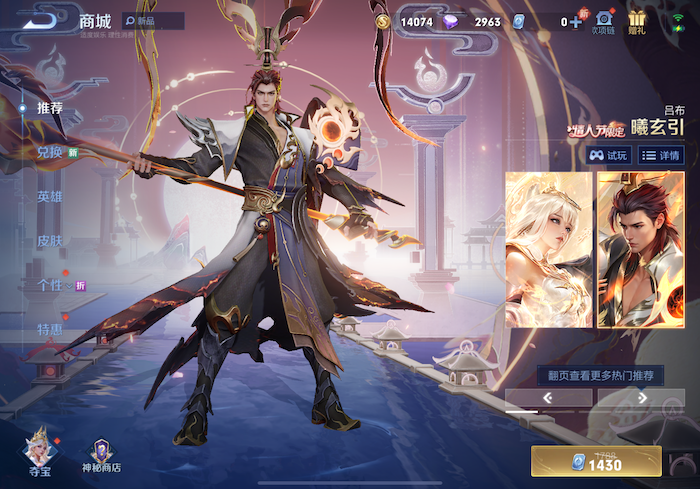Open the 衣项链 icon

coord(604,21)
